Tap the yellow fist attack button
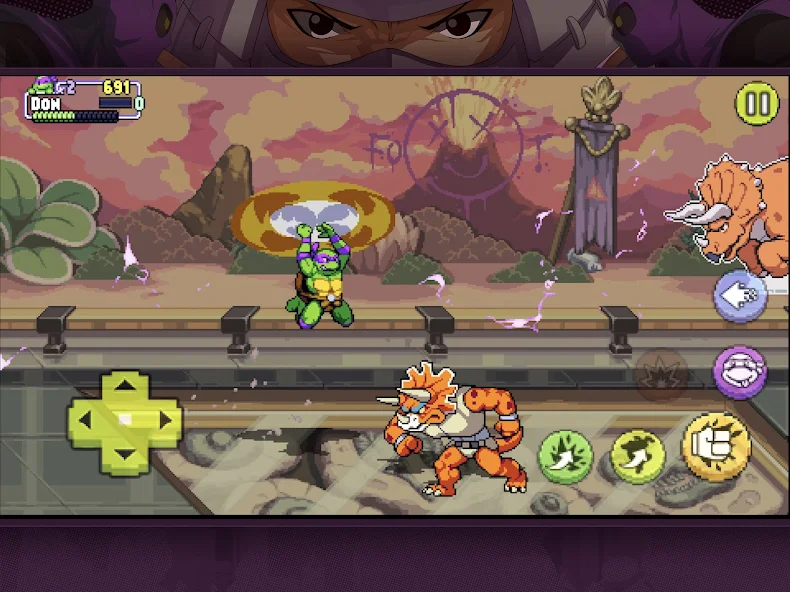This screenshot has height=592, width=790. coord(716,446)
